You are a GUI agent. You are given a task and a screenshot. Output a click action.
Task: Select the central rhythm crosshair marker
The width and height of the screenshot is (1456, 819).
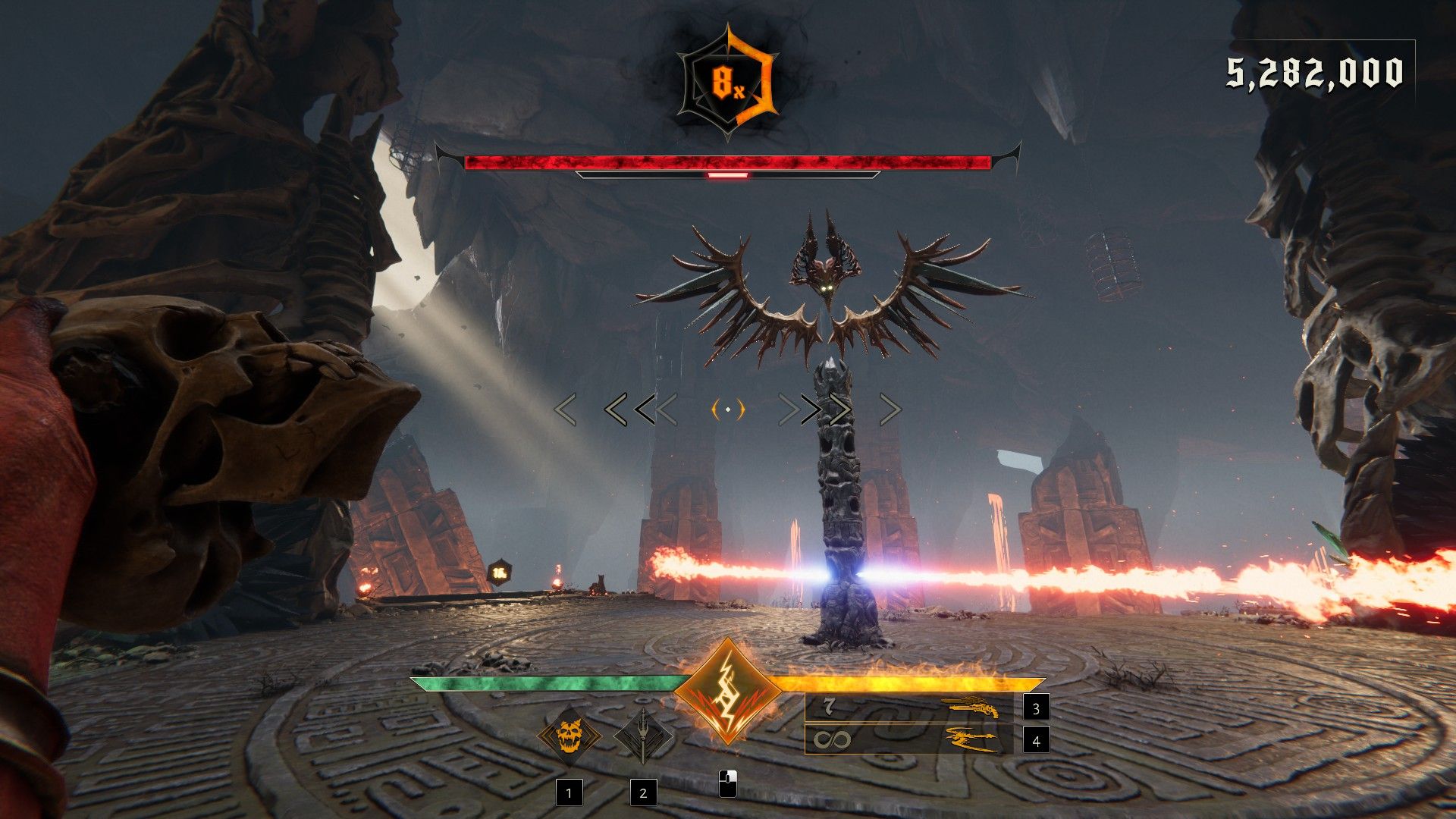(727, 410)
